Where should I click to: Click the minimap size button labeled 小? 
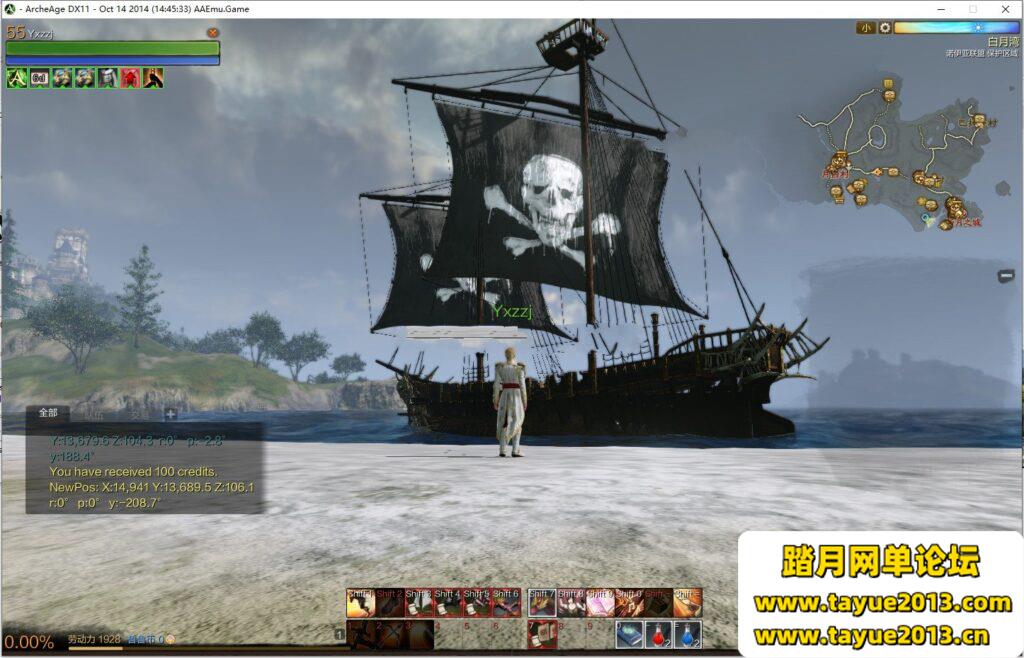[865, 28]
